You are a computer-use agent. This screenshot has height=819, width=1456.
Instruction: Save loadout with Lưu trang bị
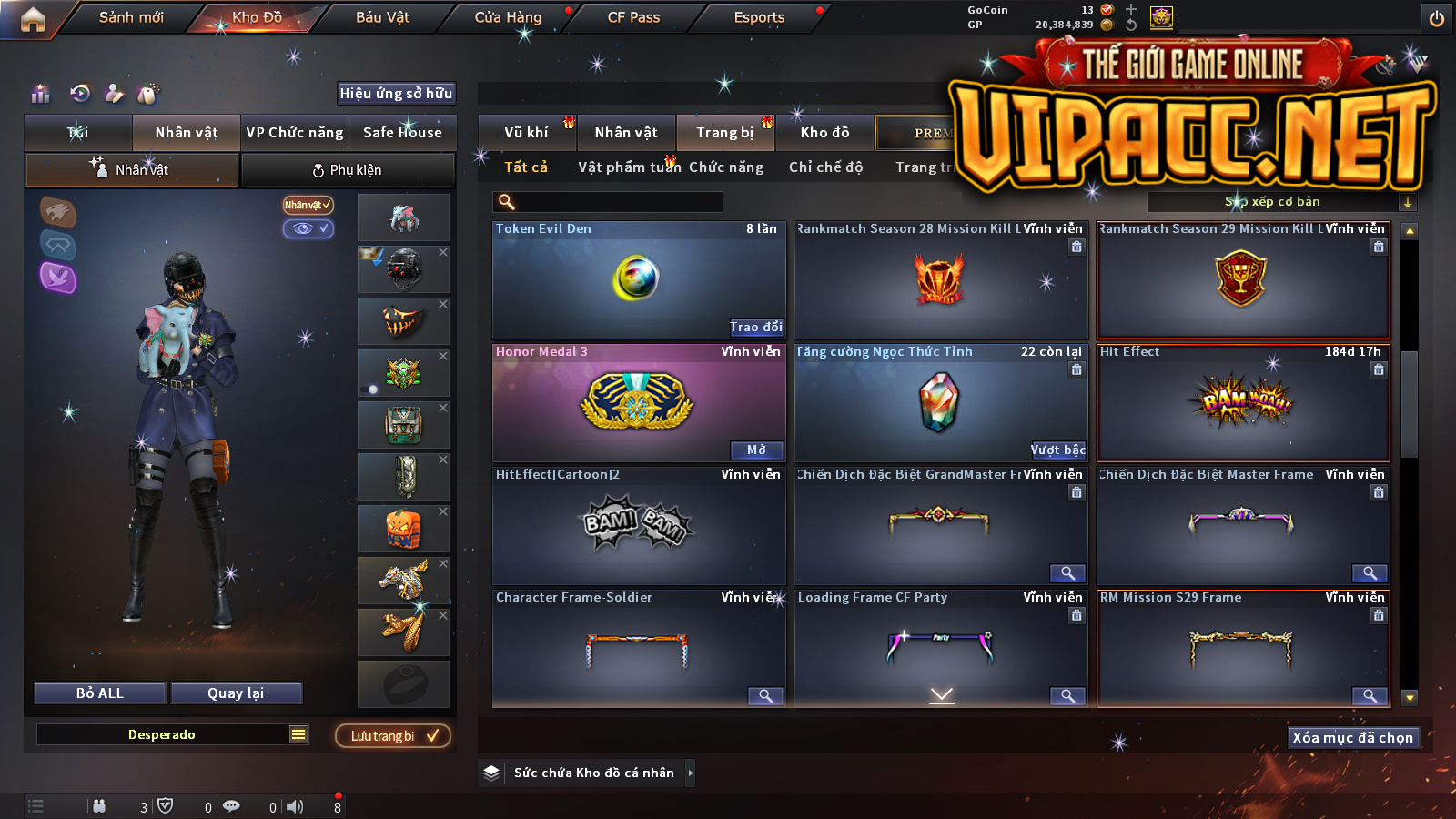[x=393, y=735]
